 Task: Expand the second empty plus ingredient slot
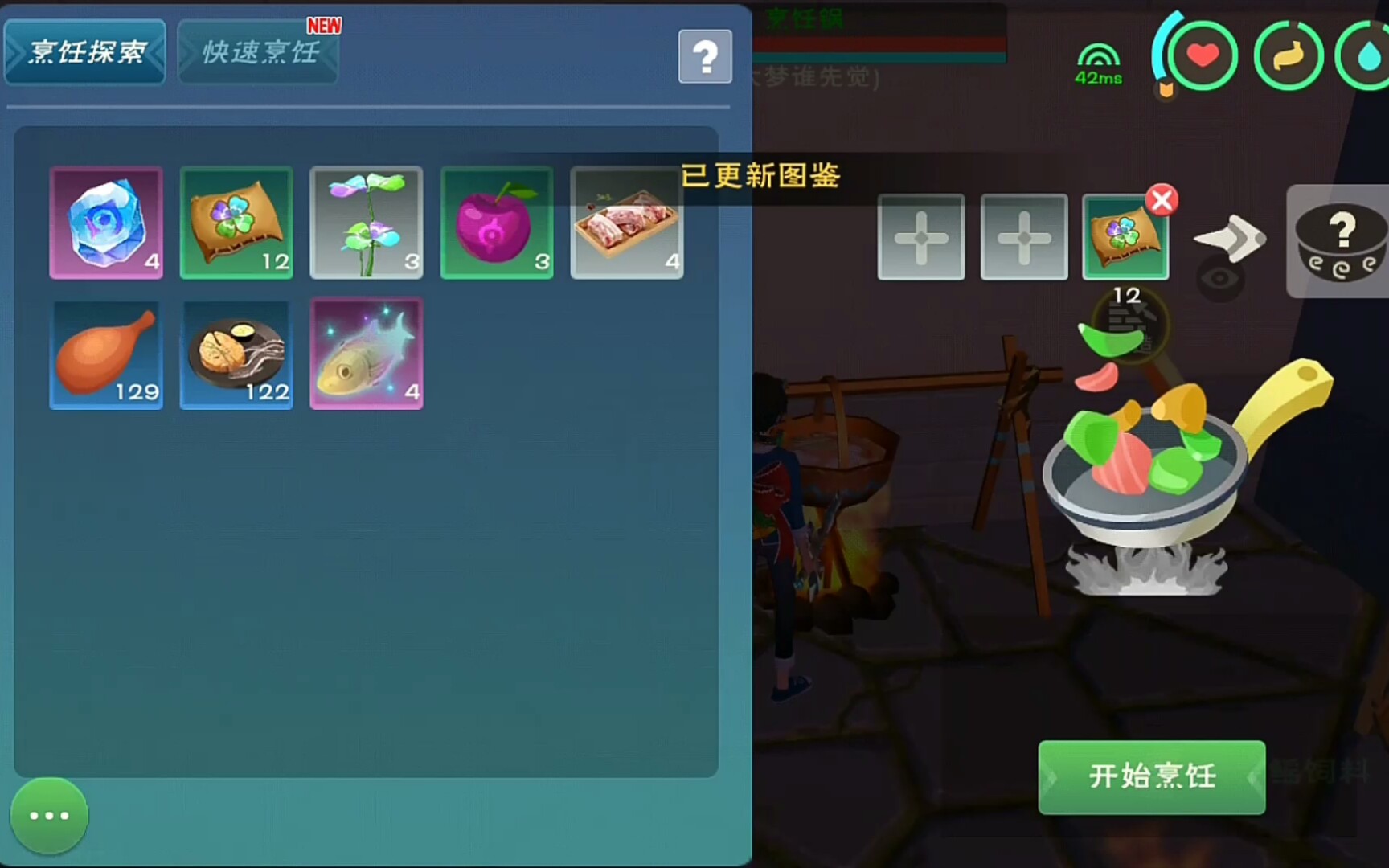1024,237
